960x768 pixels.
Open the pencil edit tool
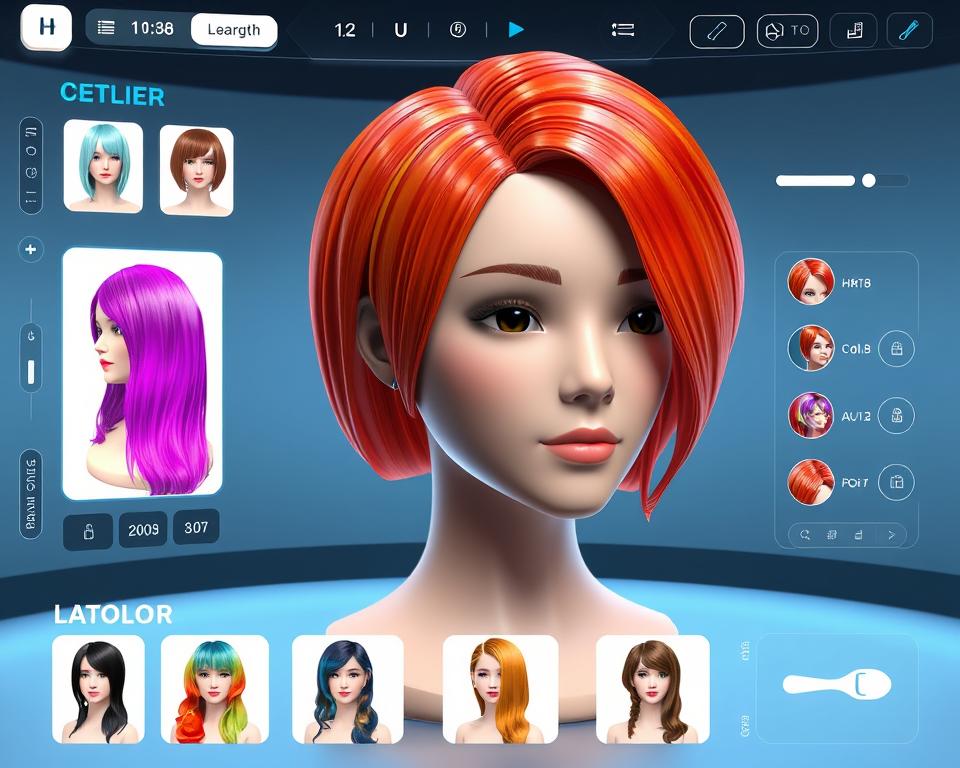coord(717,31)
